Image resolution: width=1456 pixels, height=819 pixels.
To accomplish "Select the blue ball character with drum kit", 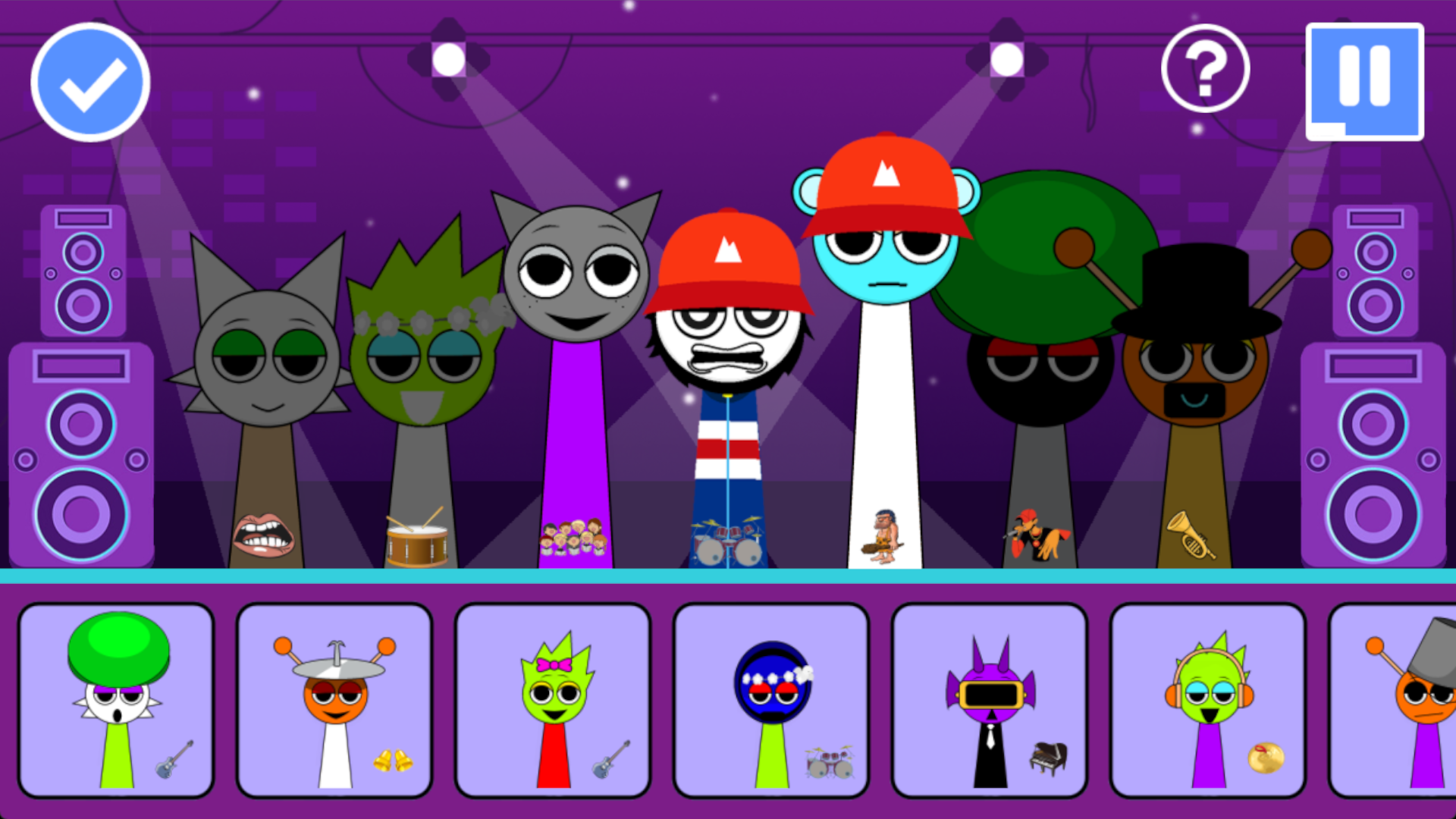I will (770, 698).
